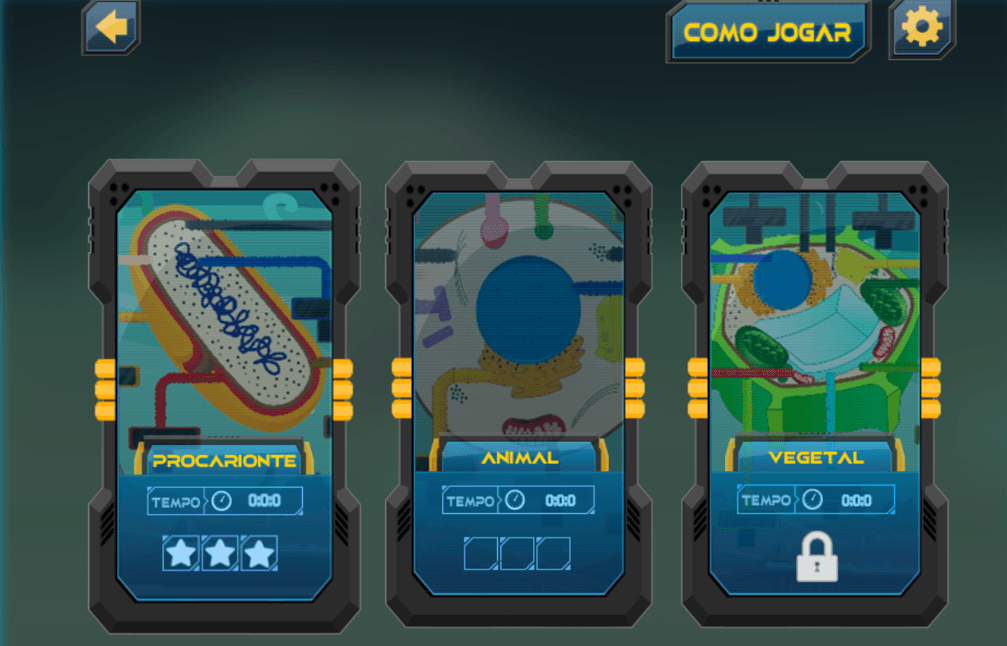Image resolution: width=1007 pixels, height=646 pixels.
Task: Click the padlock on the Vegetal card
Action: (816, 557)
